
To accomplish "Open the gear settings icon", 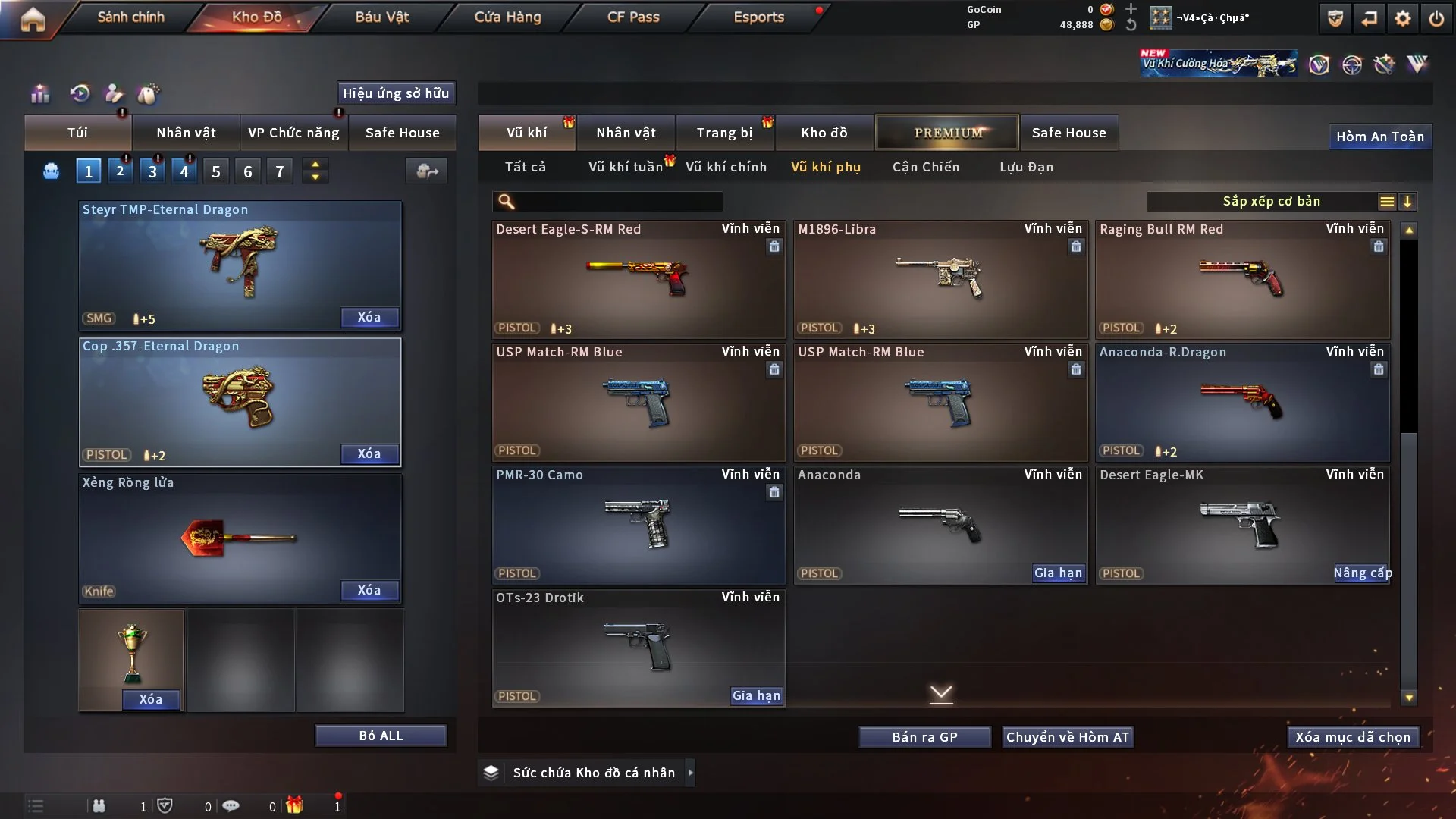I will point(1402,18).
